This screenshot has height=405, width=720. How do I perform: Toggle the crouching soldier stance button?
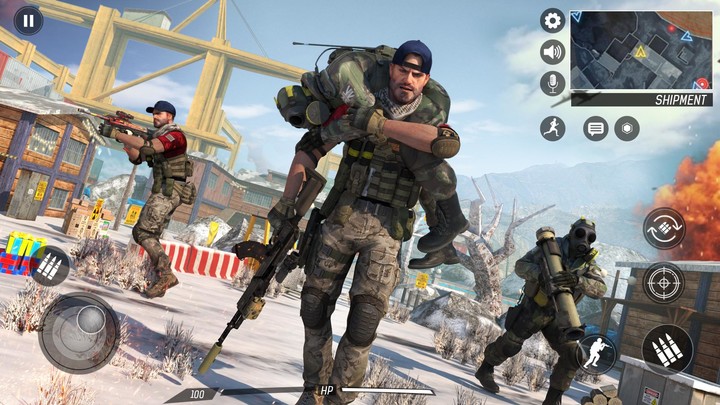click(596, 354)
